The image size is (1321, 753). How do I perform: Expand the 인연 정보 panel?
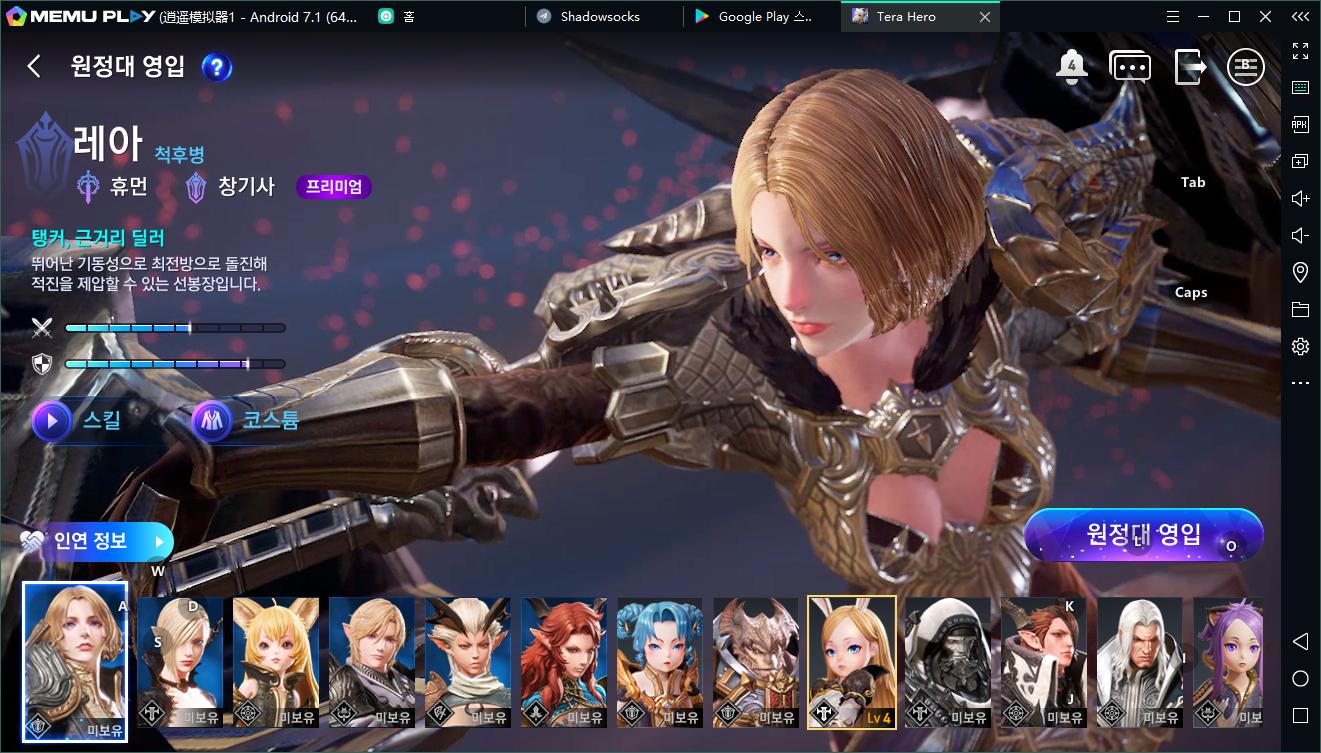[96, 541]
